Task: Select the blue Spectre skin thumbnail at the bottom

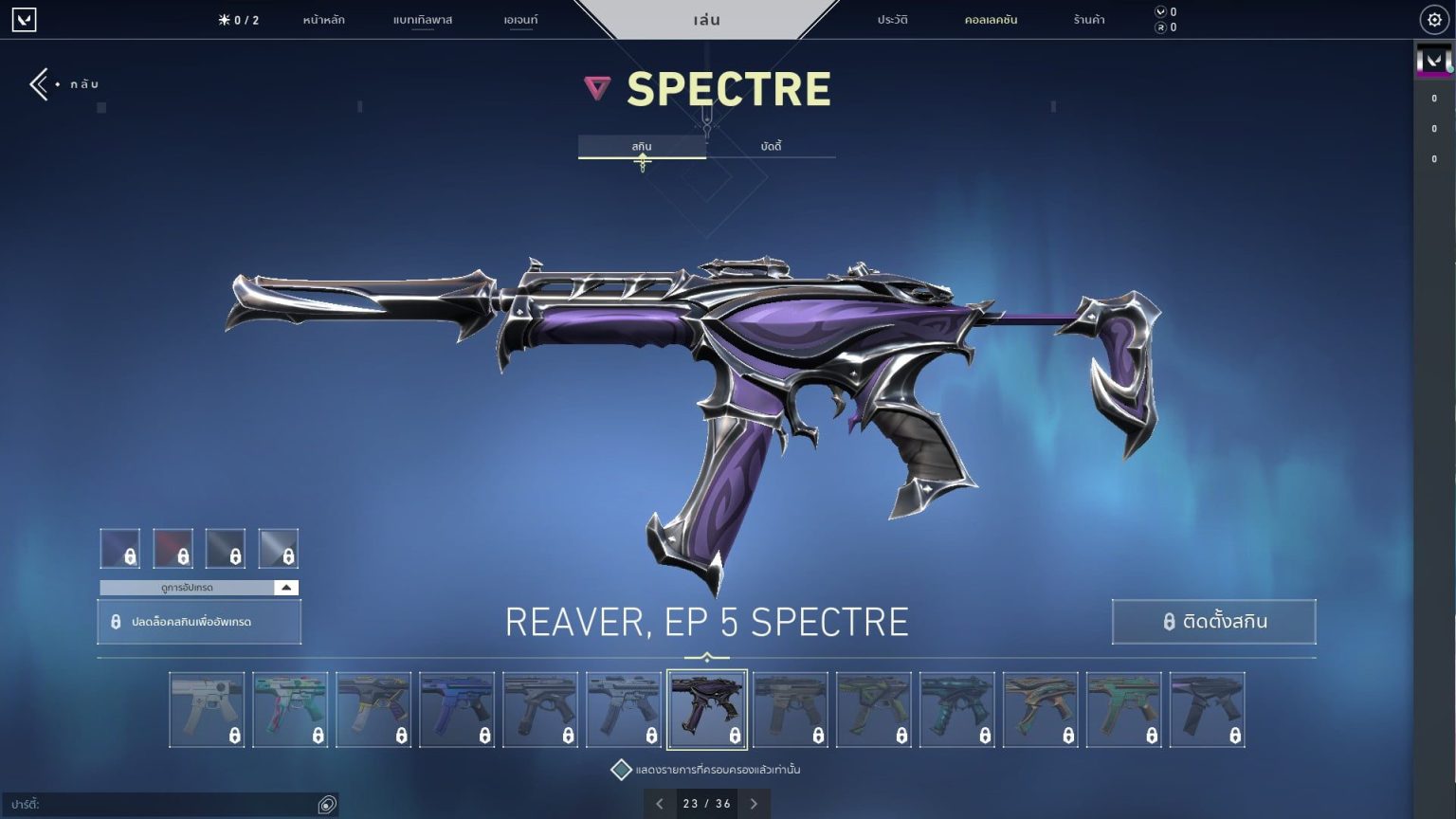Action: pos(457,708)
